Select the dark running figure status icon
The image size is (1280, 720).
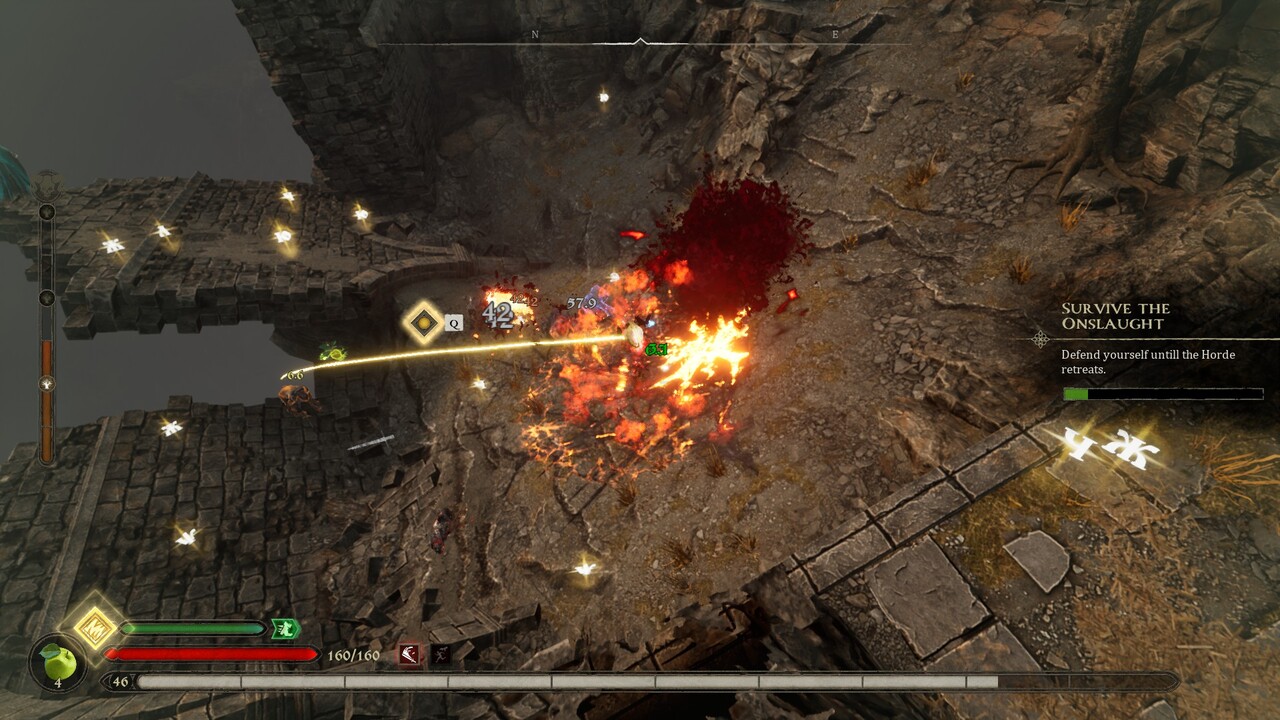click(440, 655)
